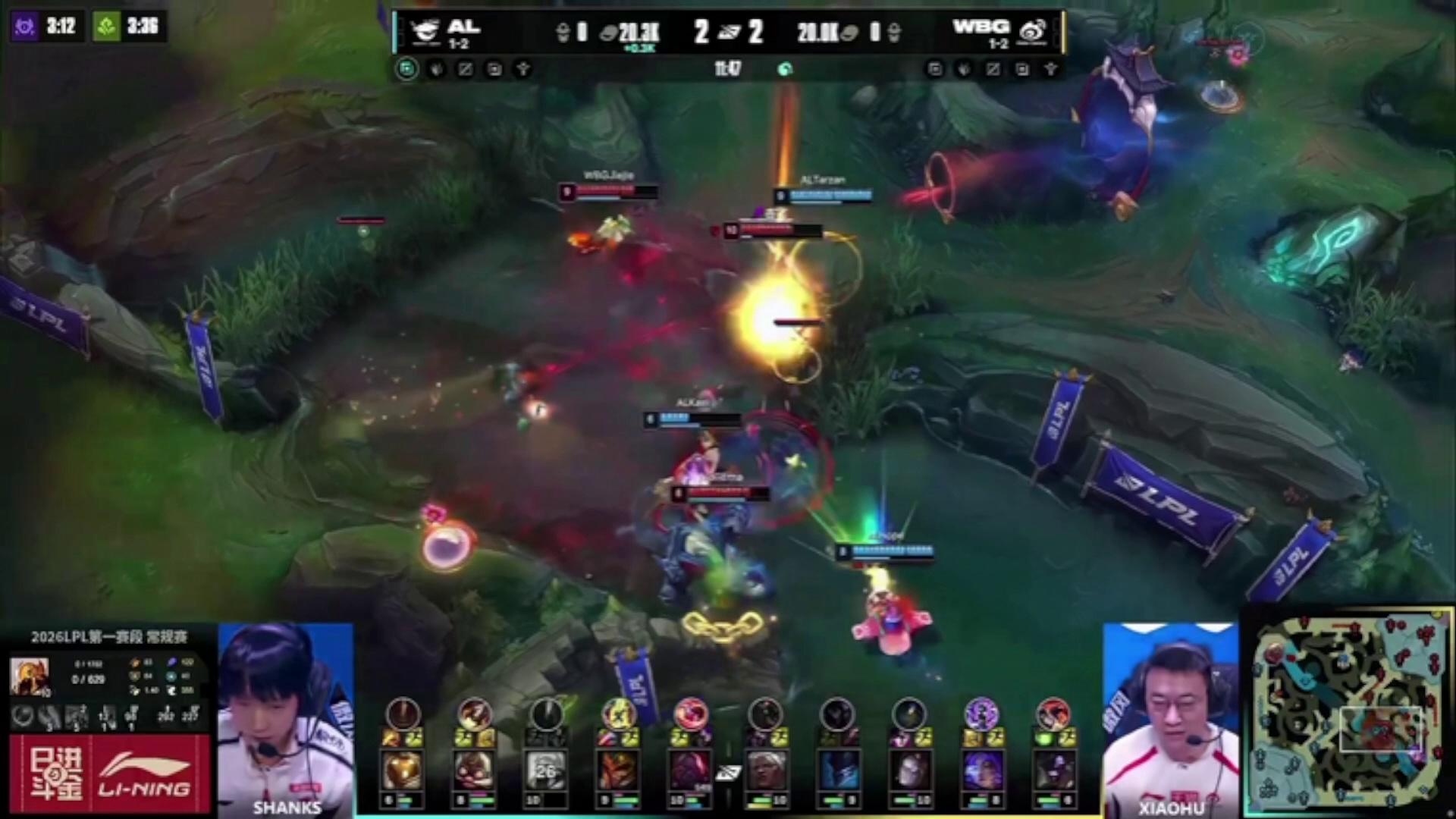Viewport: 1456px width, 819px height.
Task: Select the glowing purple champion portrait
Action: [980, 770]
